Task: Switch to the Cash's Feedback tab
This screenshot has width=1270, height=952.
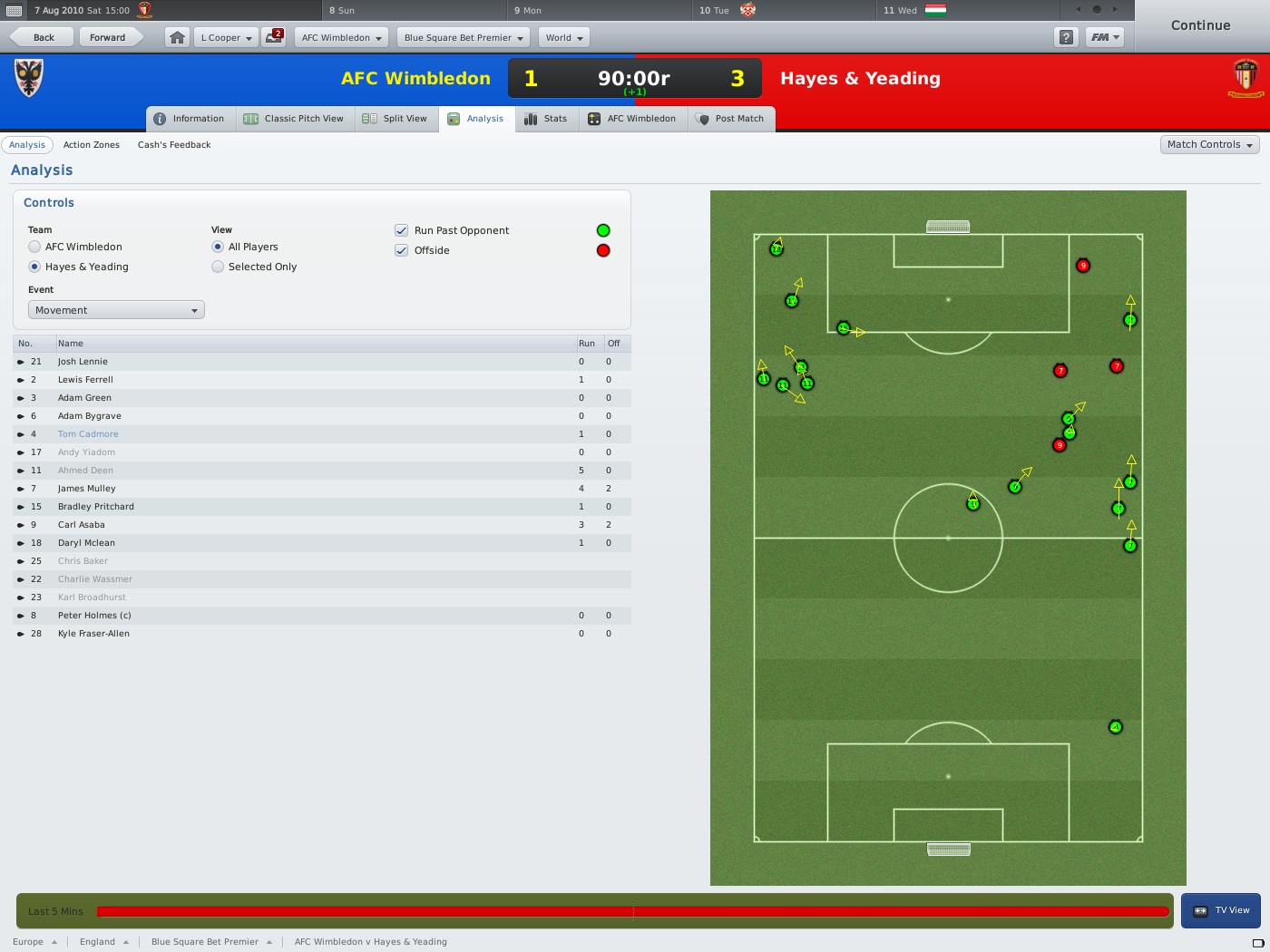Action: coord(173,144)
